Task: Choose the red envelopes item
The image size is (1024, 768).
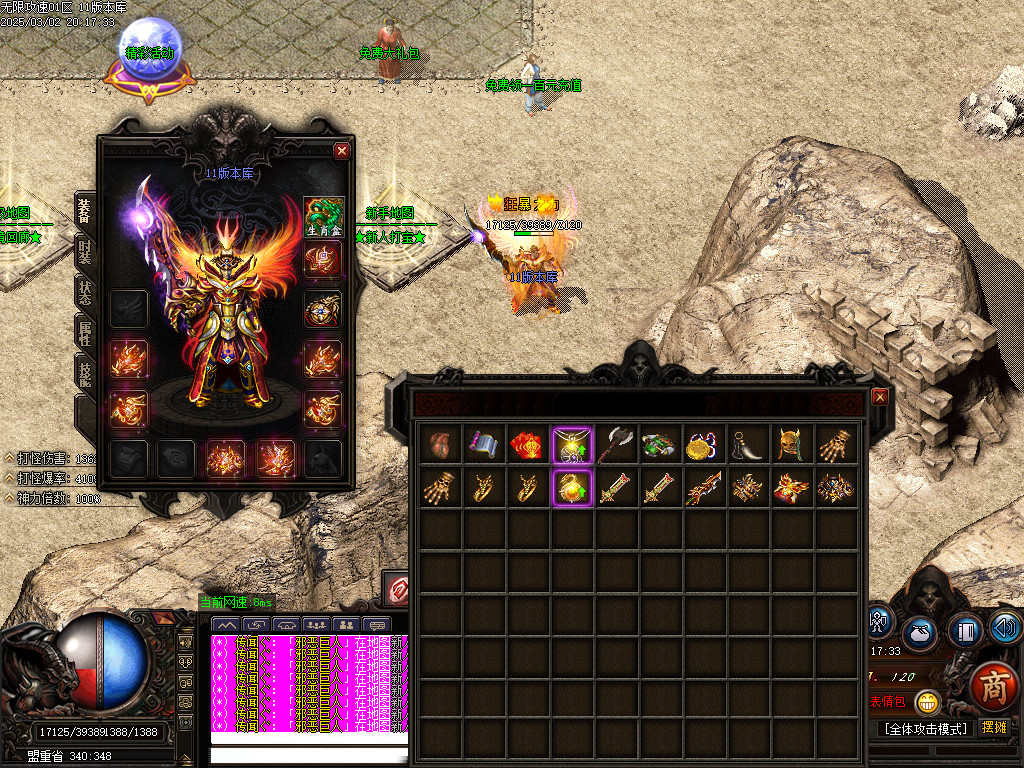Action: tap(529, 444)
